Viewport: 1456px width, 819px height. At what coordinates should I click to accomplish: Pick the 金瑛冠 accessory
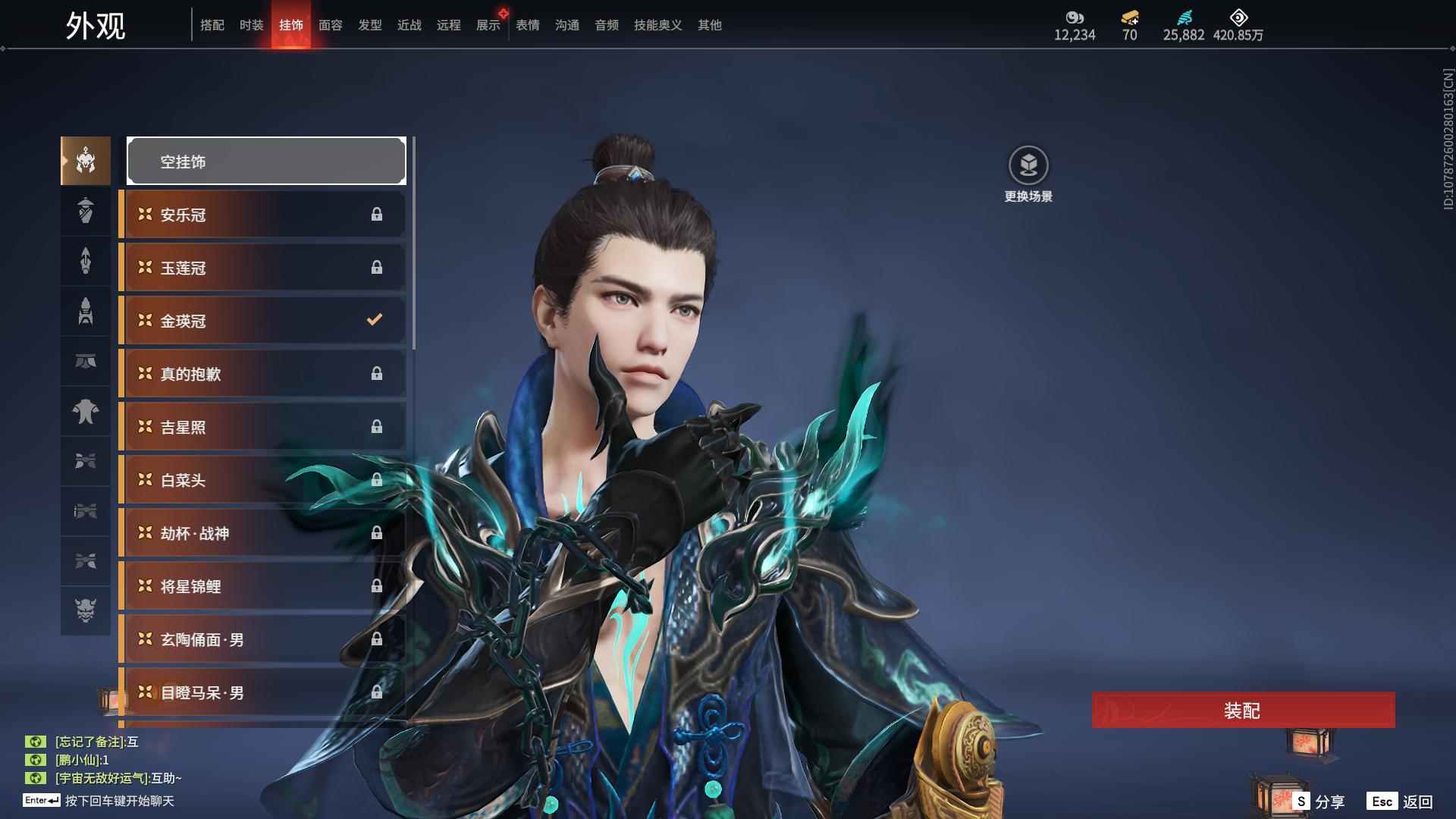pyautogui.click(x=262, y=321)
